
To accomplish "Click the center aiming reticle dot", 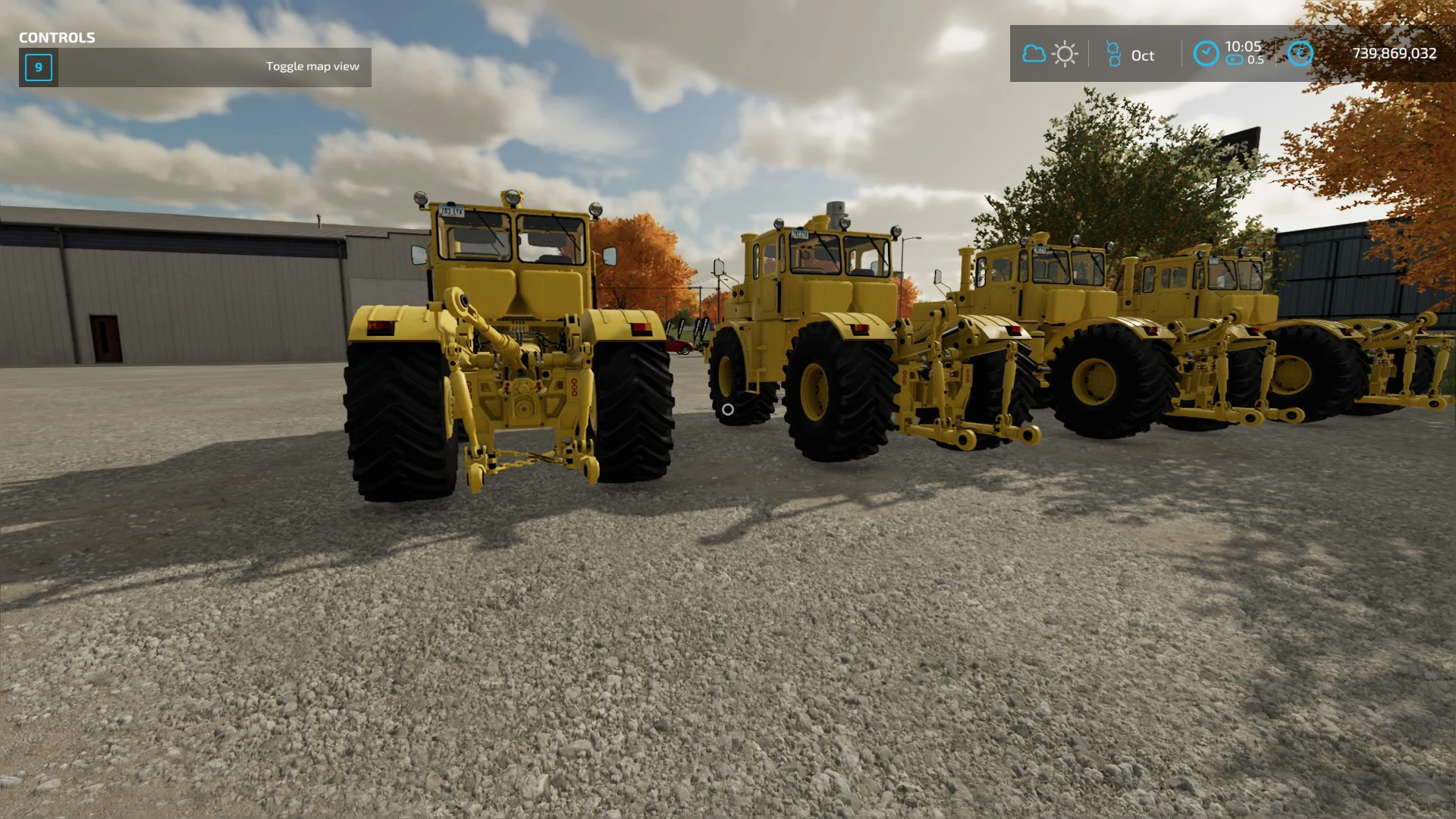I will pyautogui.click(x=729, y=408).
